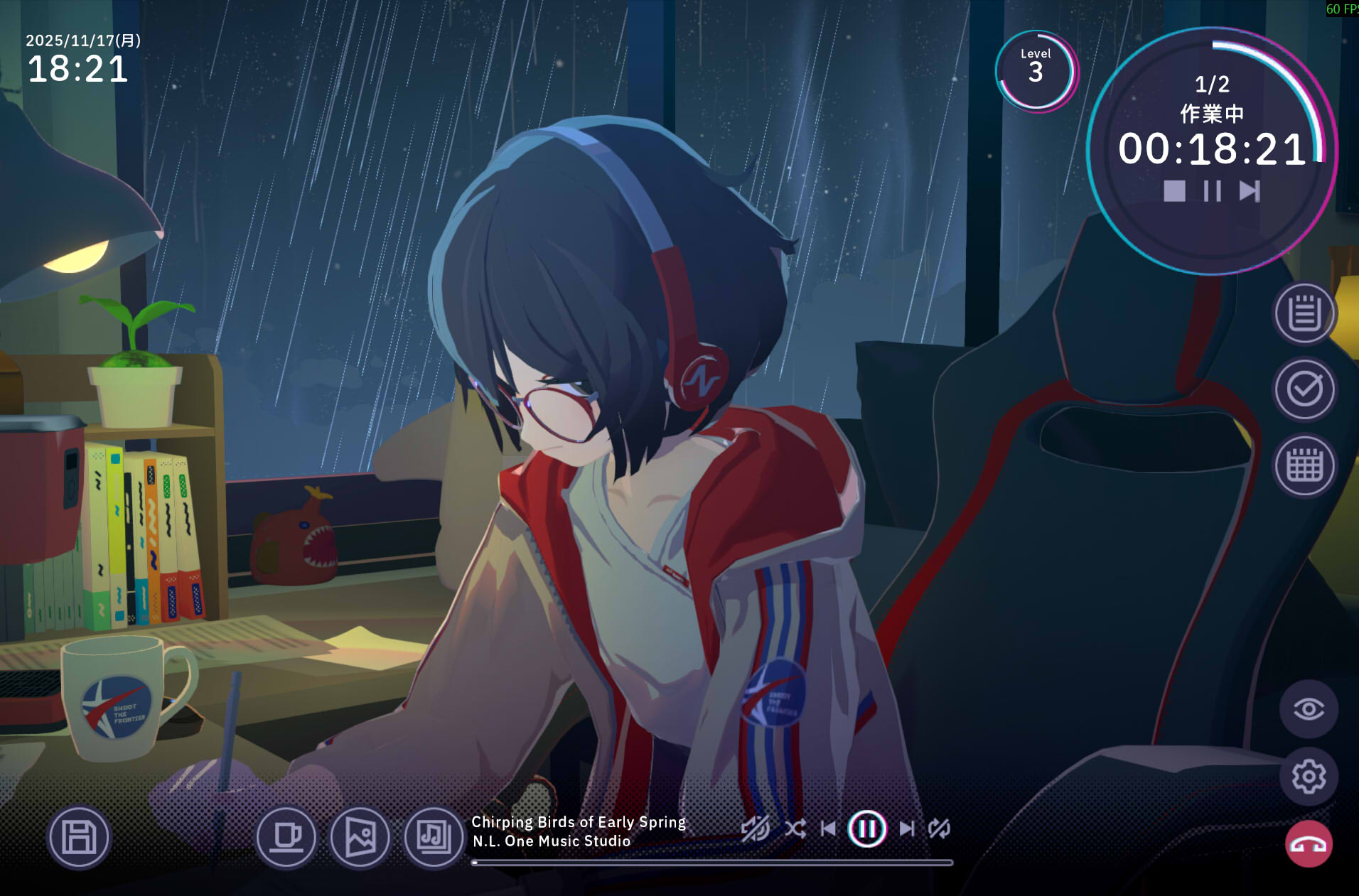Stop the Pomodoro work timer
The height and width of the screenshot is (896, 1359).
pos(1174,191)
